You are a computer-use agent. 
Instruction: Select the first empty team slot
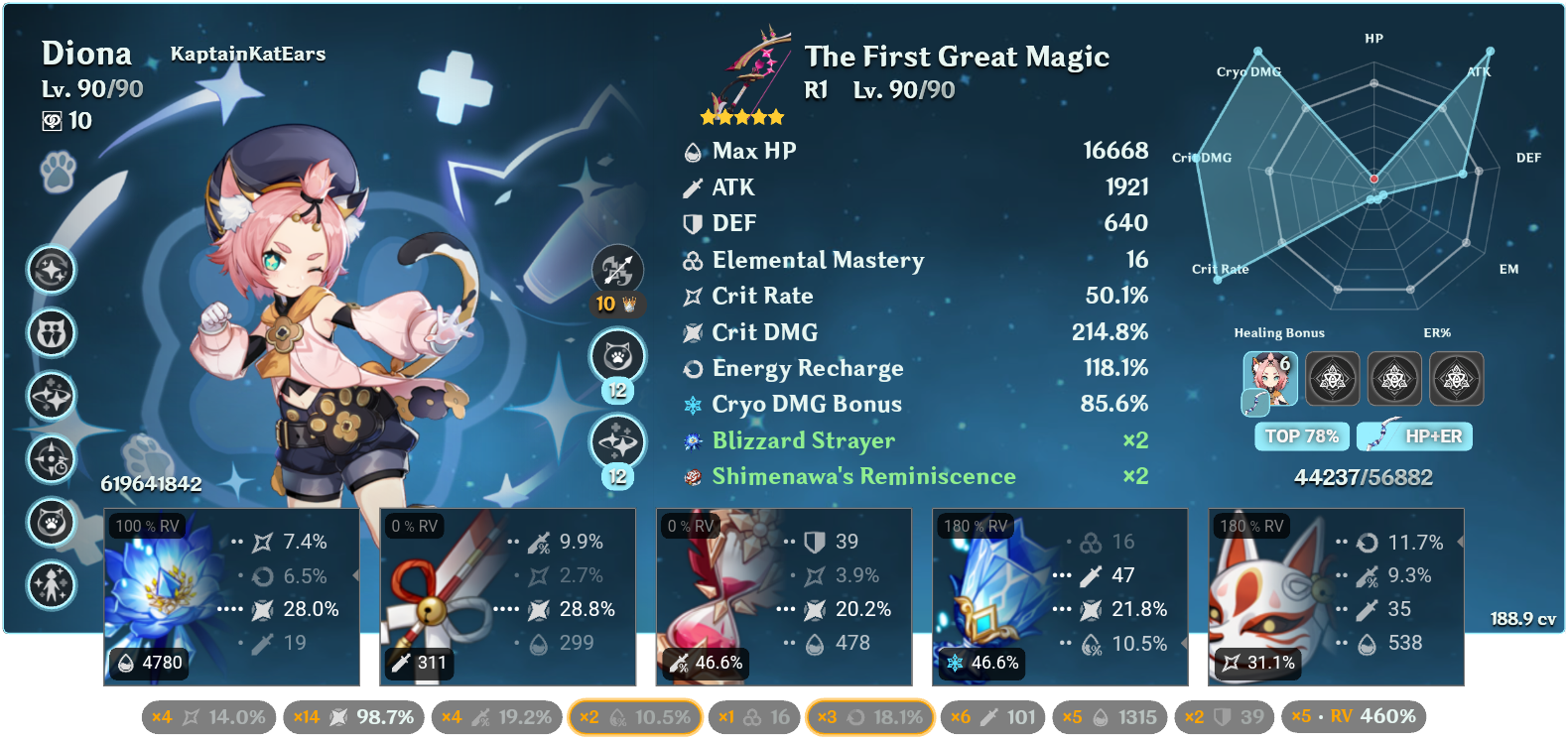tap(1333, 378)
